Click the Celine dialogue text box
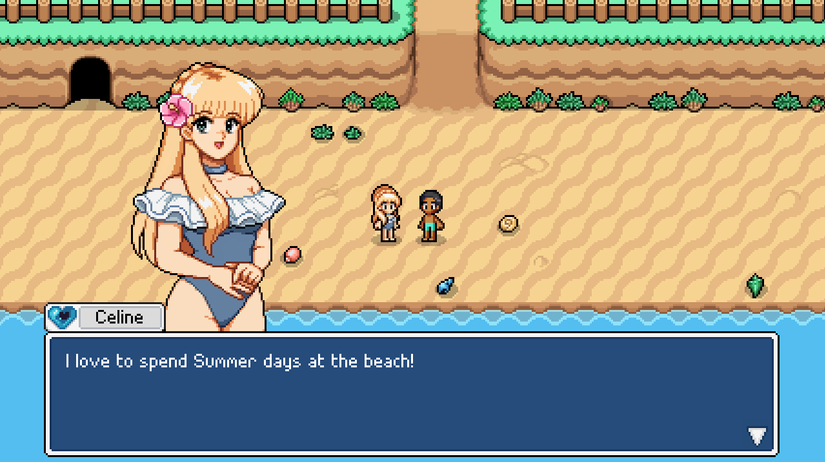 [x=410, y=393]
